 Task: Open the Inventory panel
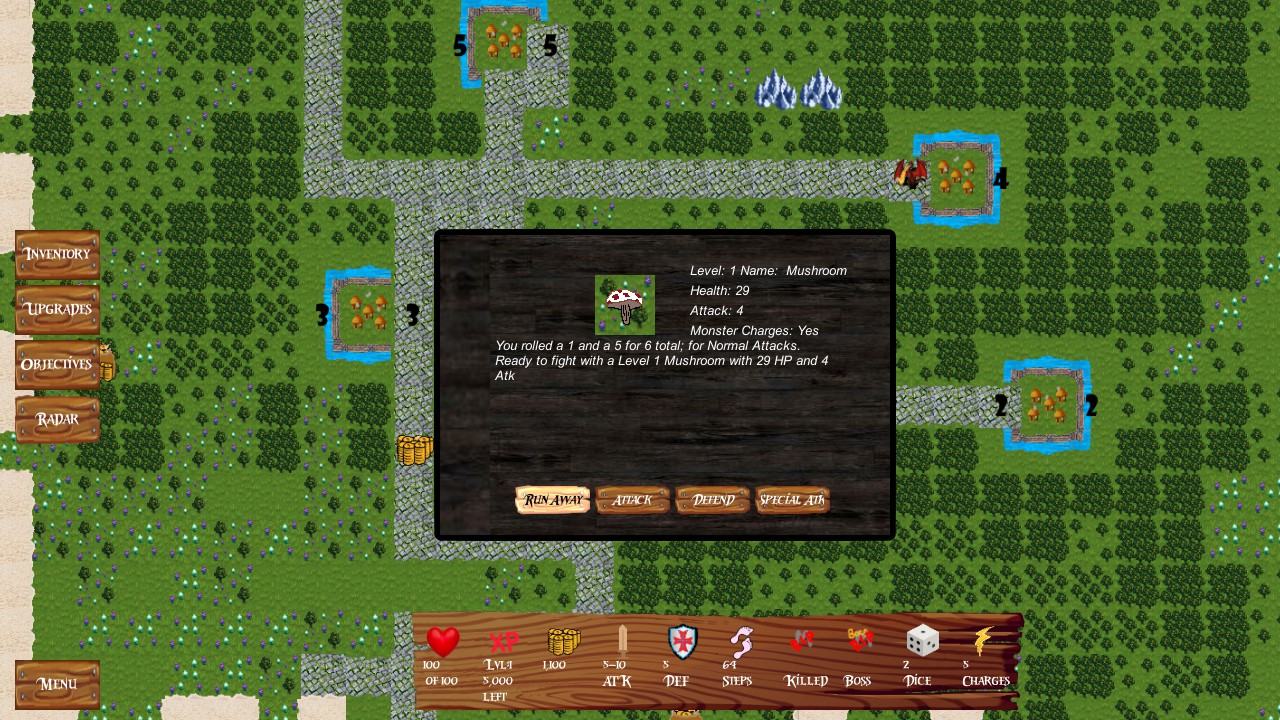(x=56, y=253)
